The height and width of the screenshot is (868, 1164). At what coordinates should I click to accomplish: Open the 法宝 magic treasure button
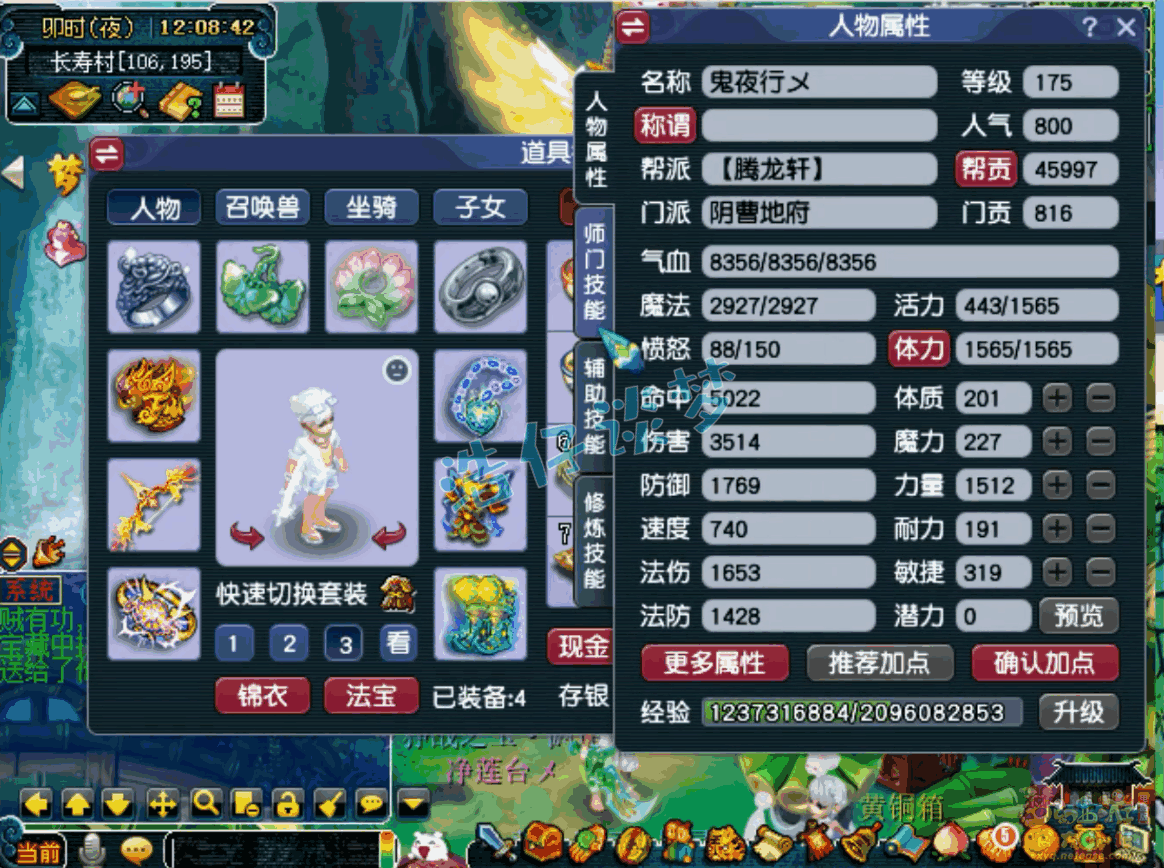[371, 695]
